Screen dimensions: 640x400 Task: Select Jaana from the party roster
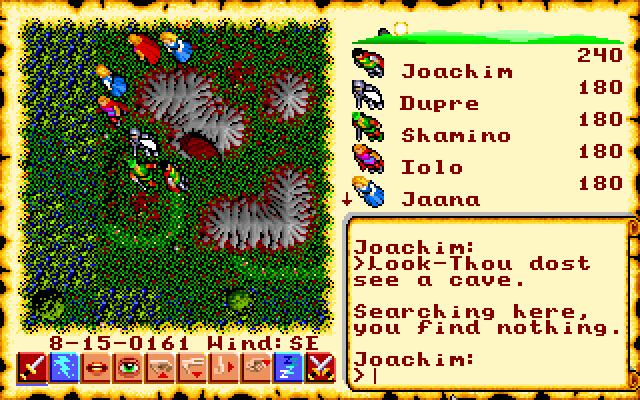pos(440,198)
